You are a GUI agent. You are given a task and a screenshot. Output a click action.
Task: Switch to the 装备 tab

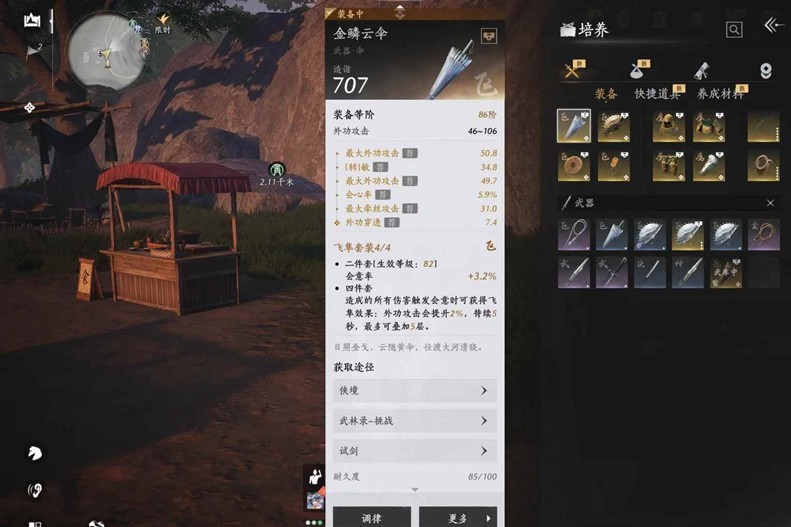click(x=606, y=94)
